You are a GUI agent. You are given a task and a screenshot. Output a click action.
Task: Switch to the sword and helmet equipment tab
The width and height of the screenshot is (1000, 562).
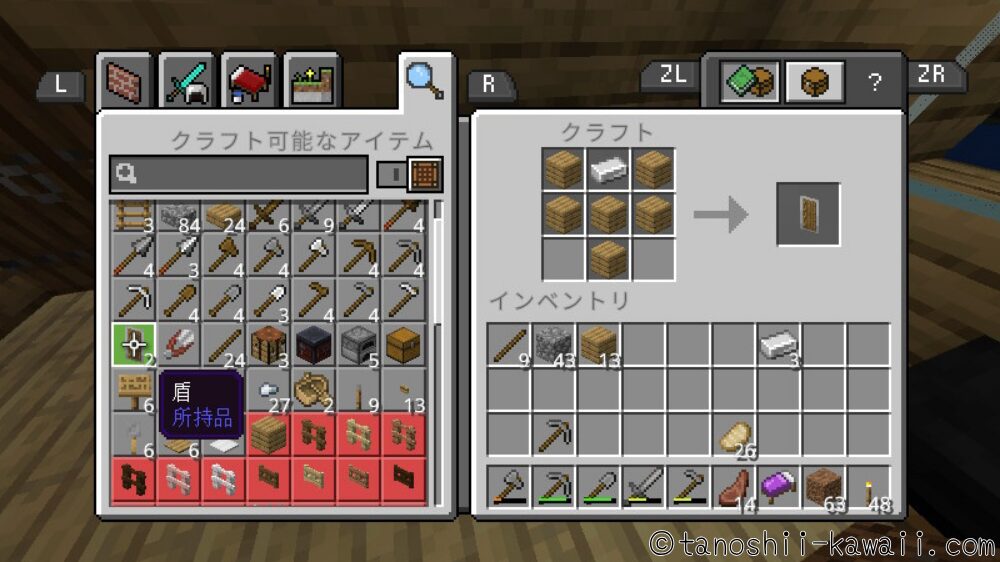[x=188, y=81]
